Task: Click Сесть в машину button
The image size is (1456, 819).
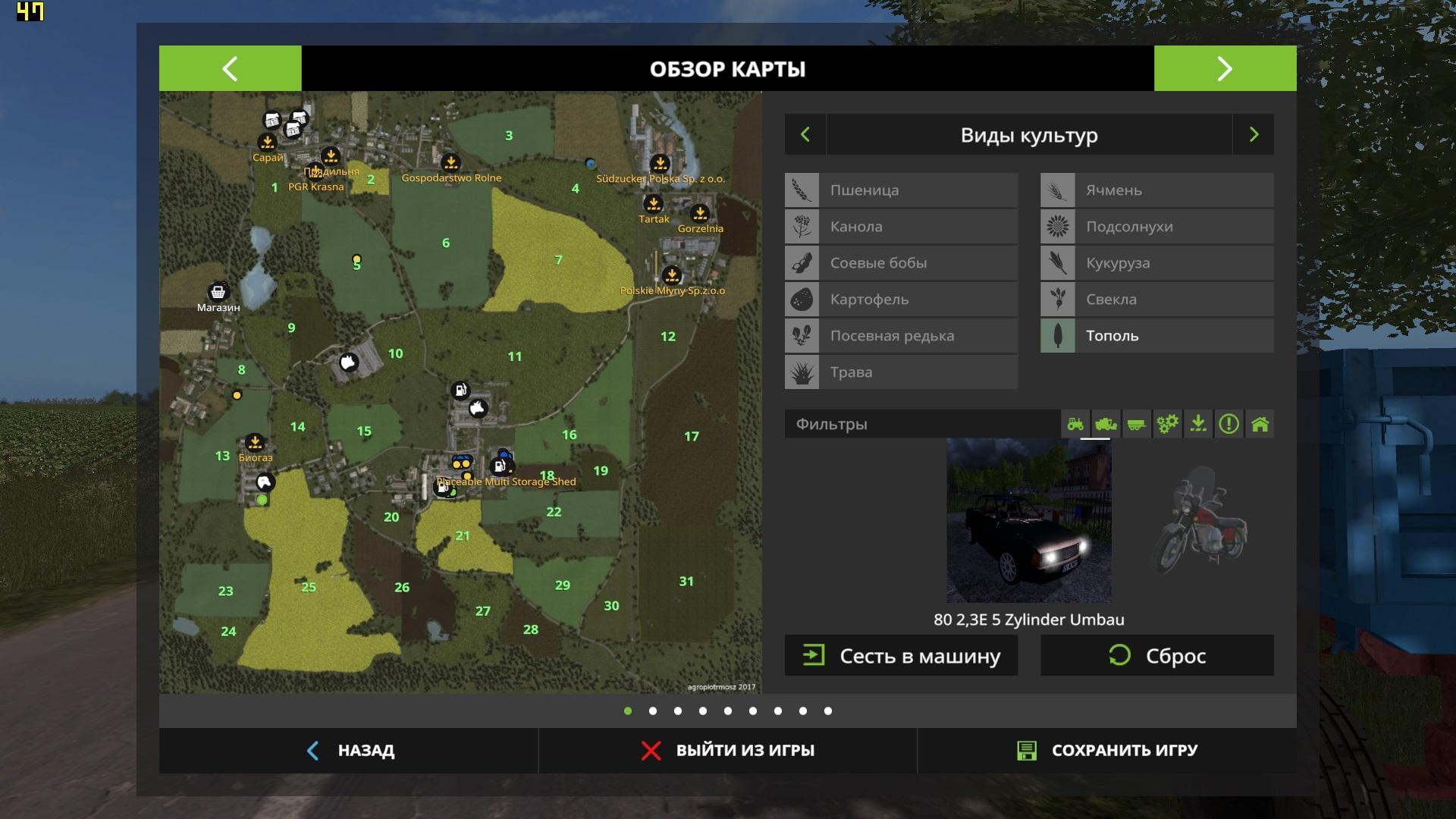Action: pos(901,656)
